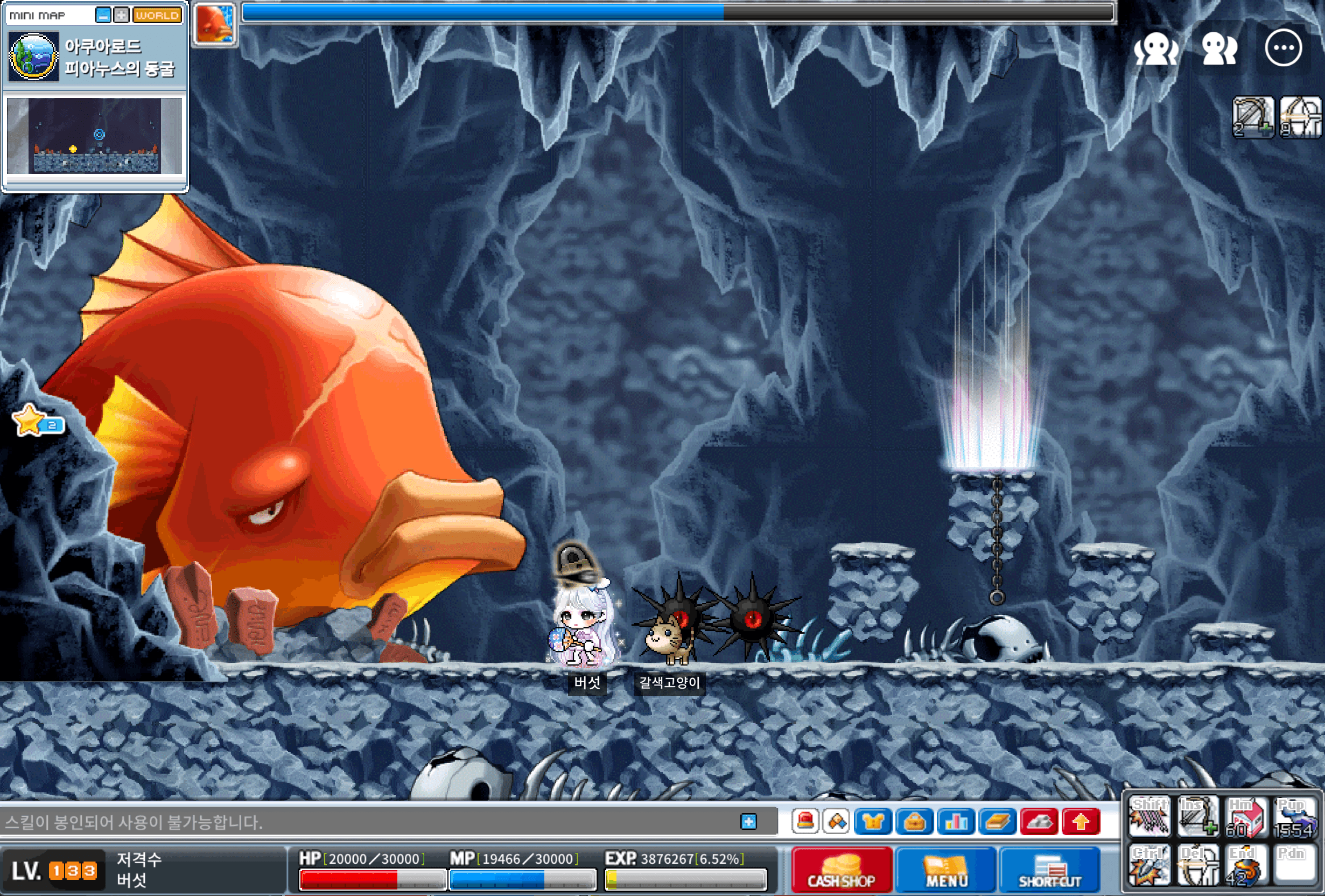Open the bar chart stats window

(x=956, y=822)
